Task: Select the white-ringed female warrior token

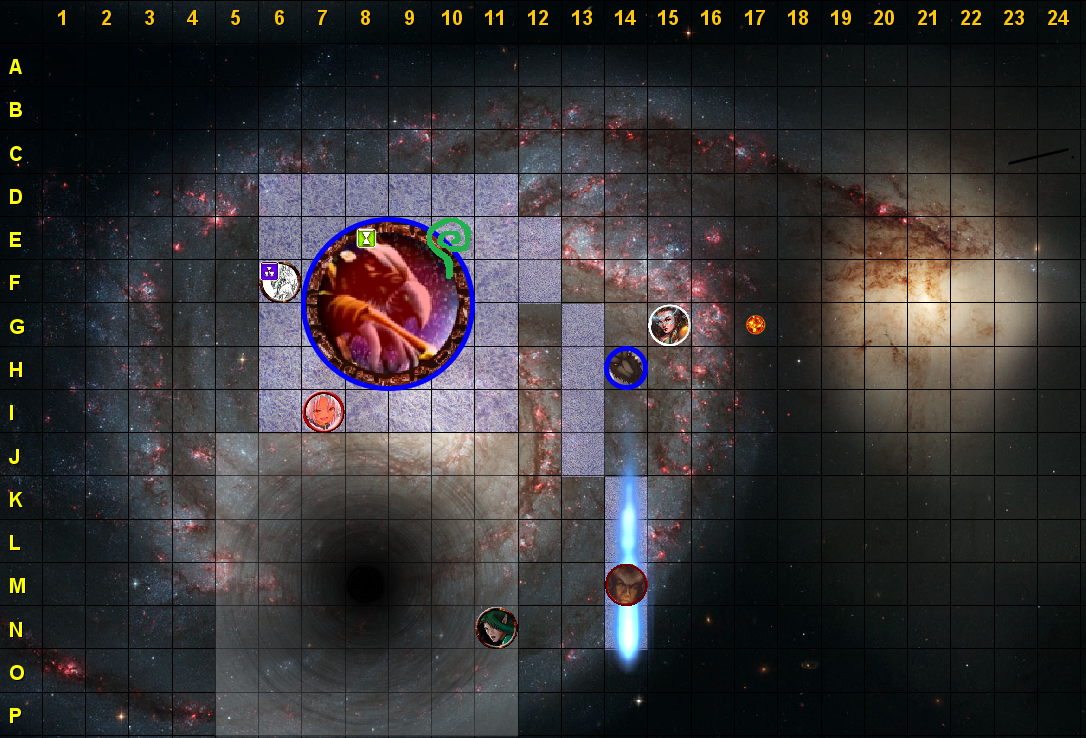Action: coord(669,325)
